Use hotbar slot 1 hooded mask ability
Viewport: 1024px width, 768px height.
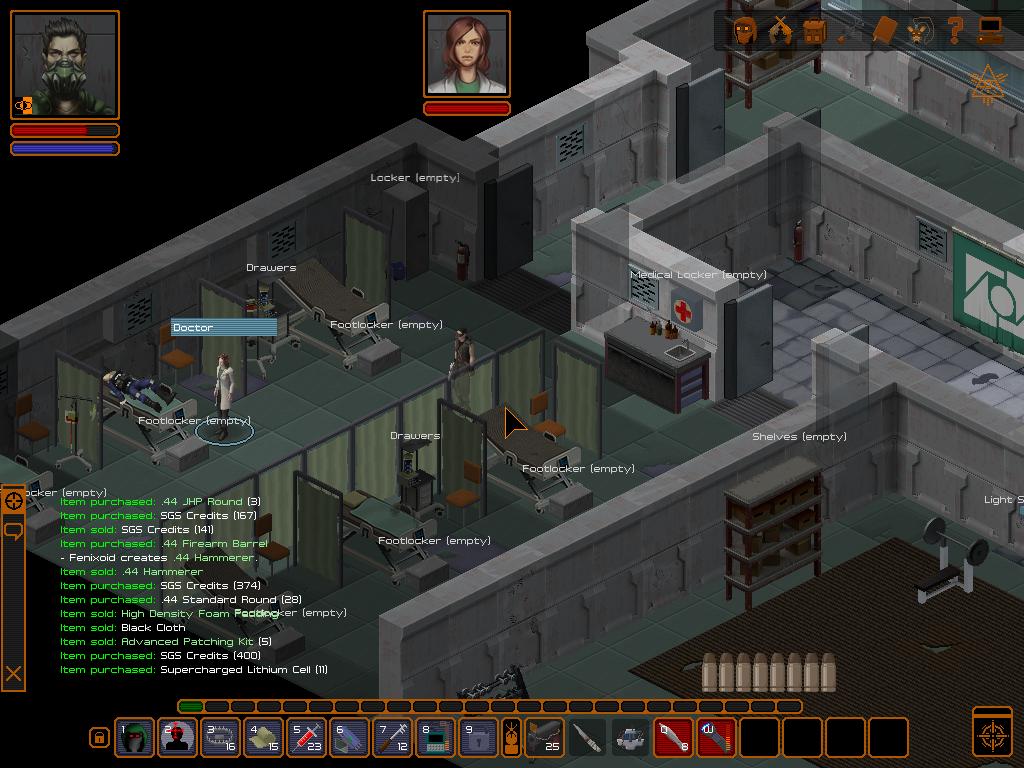134,738
